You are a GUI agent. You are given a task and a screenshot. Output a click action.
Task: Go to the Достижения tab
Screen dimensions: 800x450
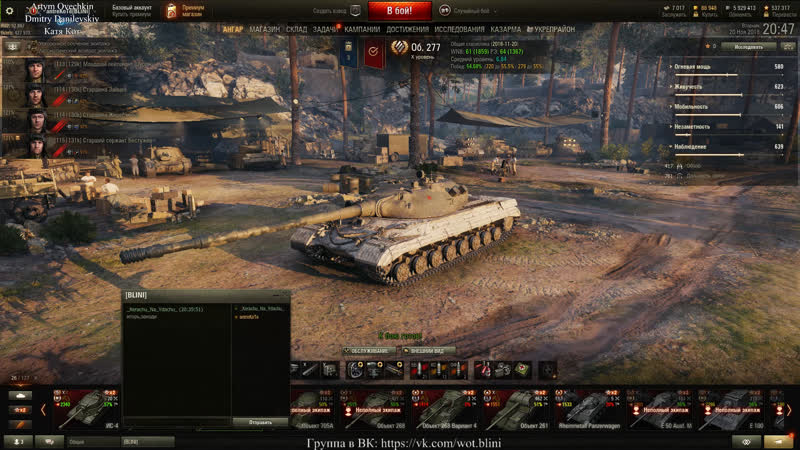[x=408, y=30]
